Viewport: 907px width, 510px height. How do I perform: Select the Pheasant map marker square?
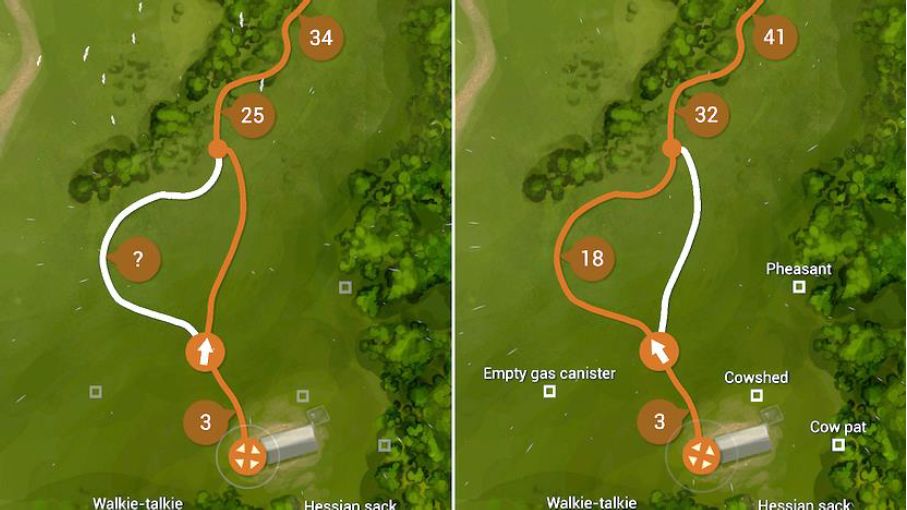[x=799, y=287]
